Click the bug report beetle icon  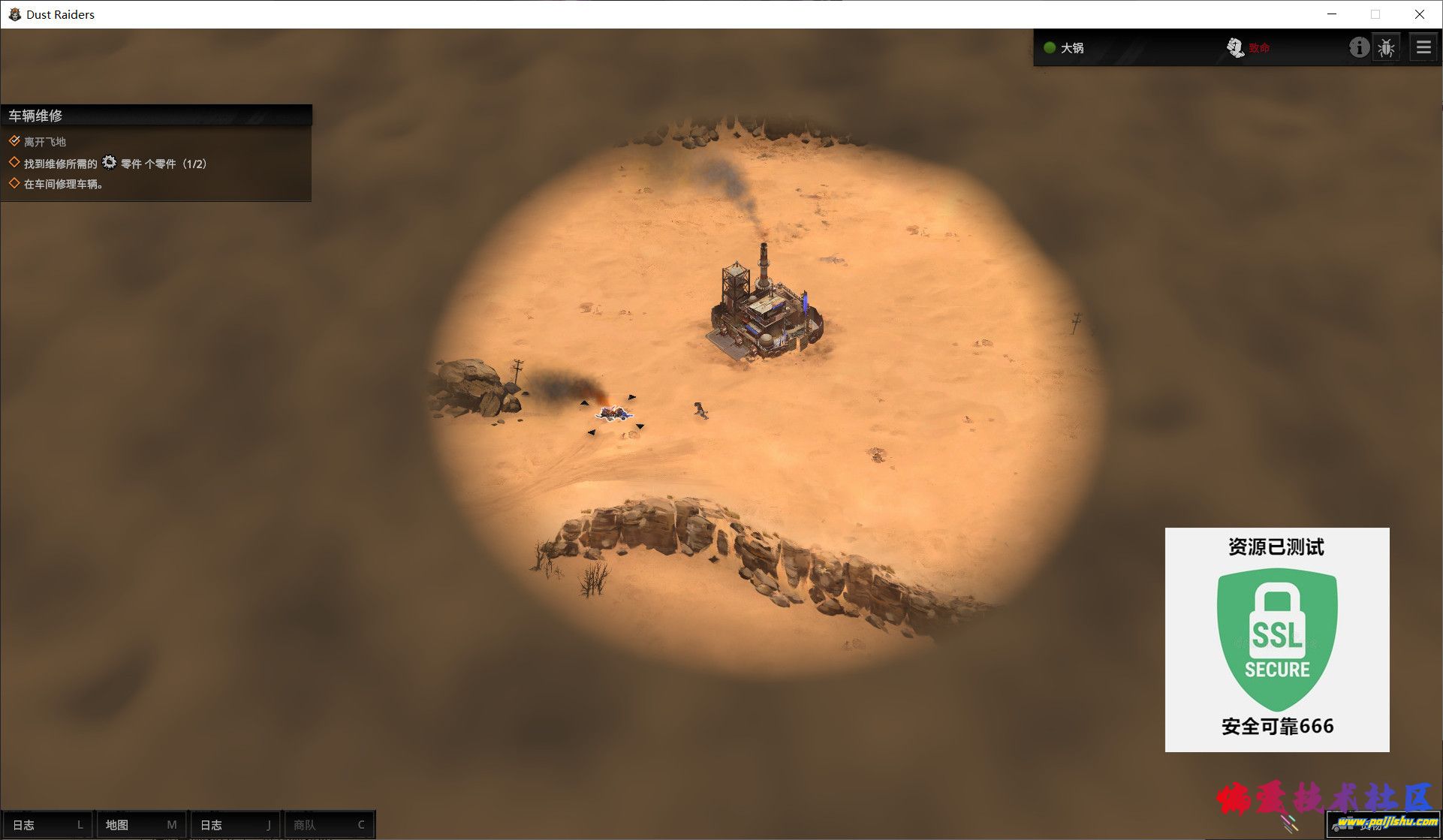point(1386,48)
